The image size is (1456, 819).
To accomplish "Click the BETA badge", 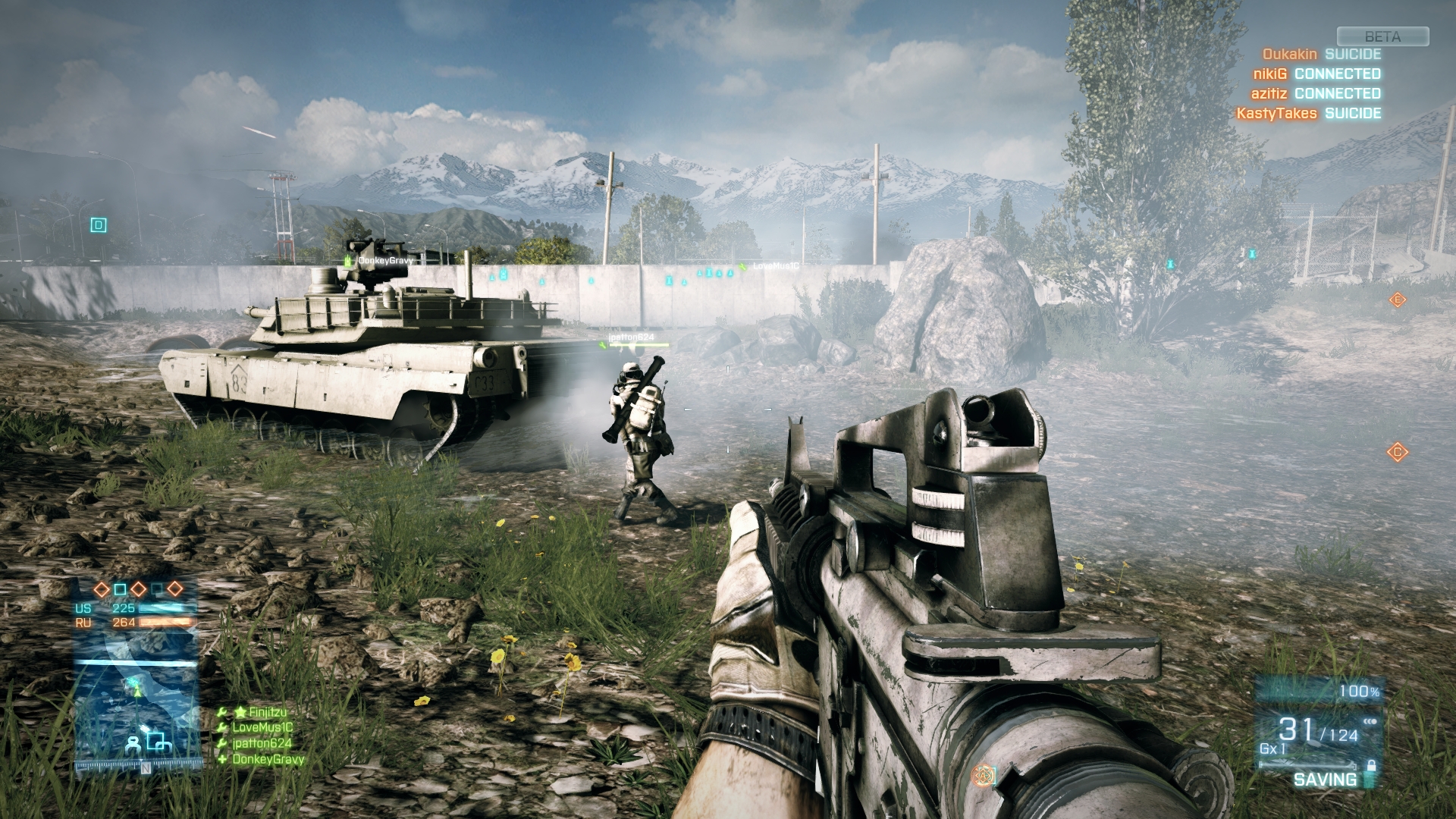I will (1382, 36).
